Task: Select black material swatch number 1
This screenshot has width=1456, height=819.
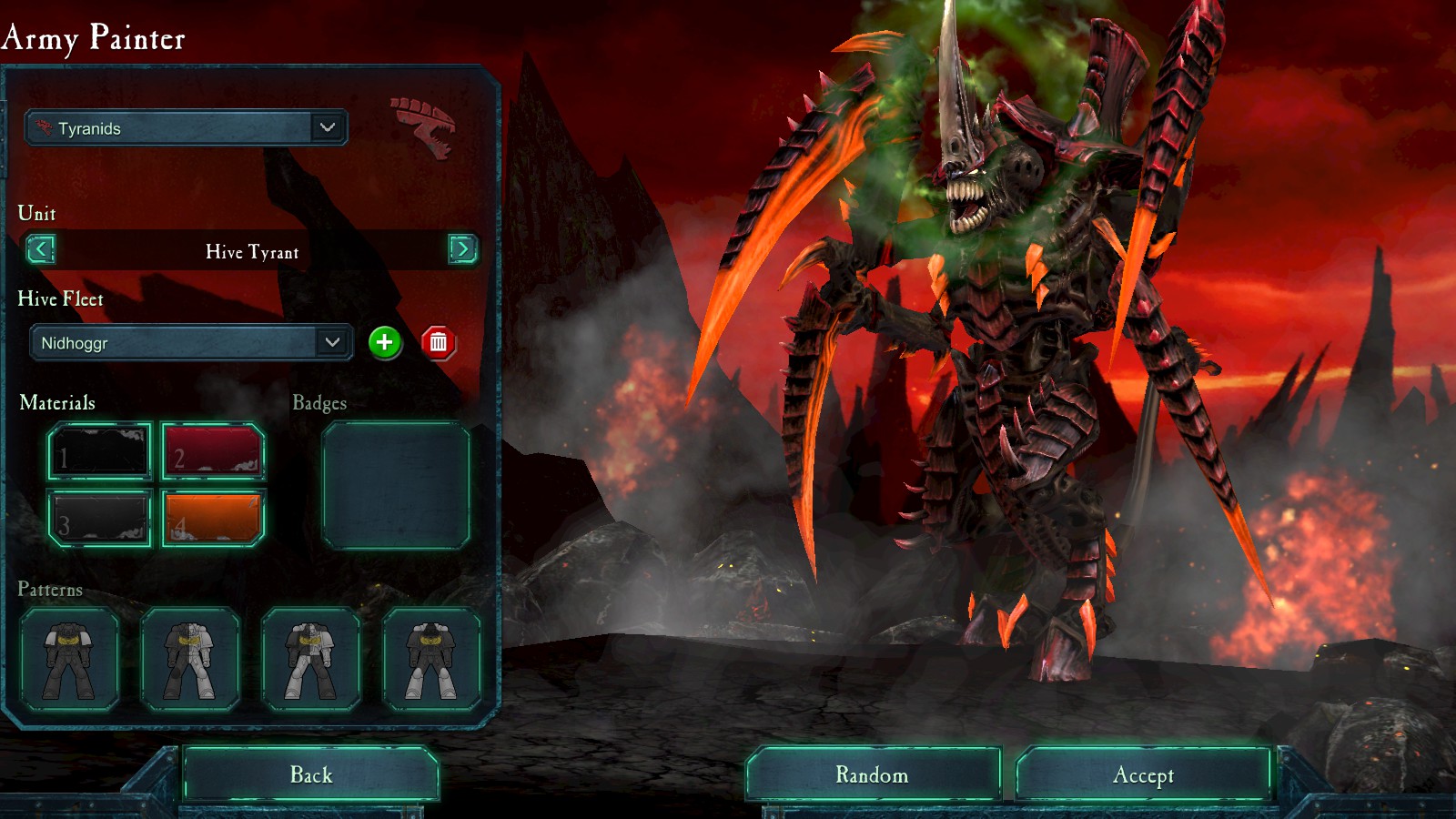Action: click(x=100, y=451)
